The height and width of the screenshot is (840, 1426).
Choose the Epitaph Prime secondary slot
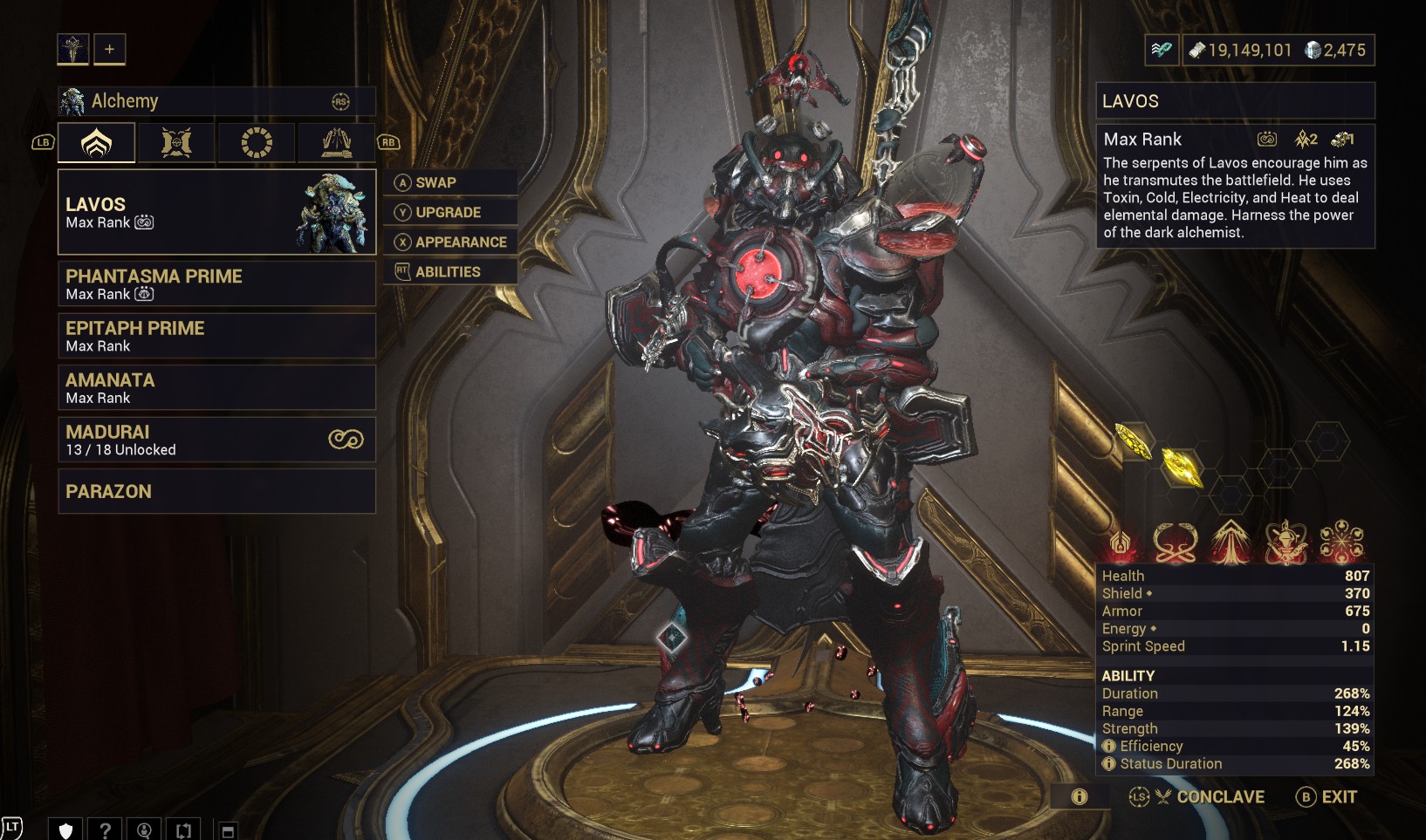(216, 336)
